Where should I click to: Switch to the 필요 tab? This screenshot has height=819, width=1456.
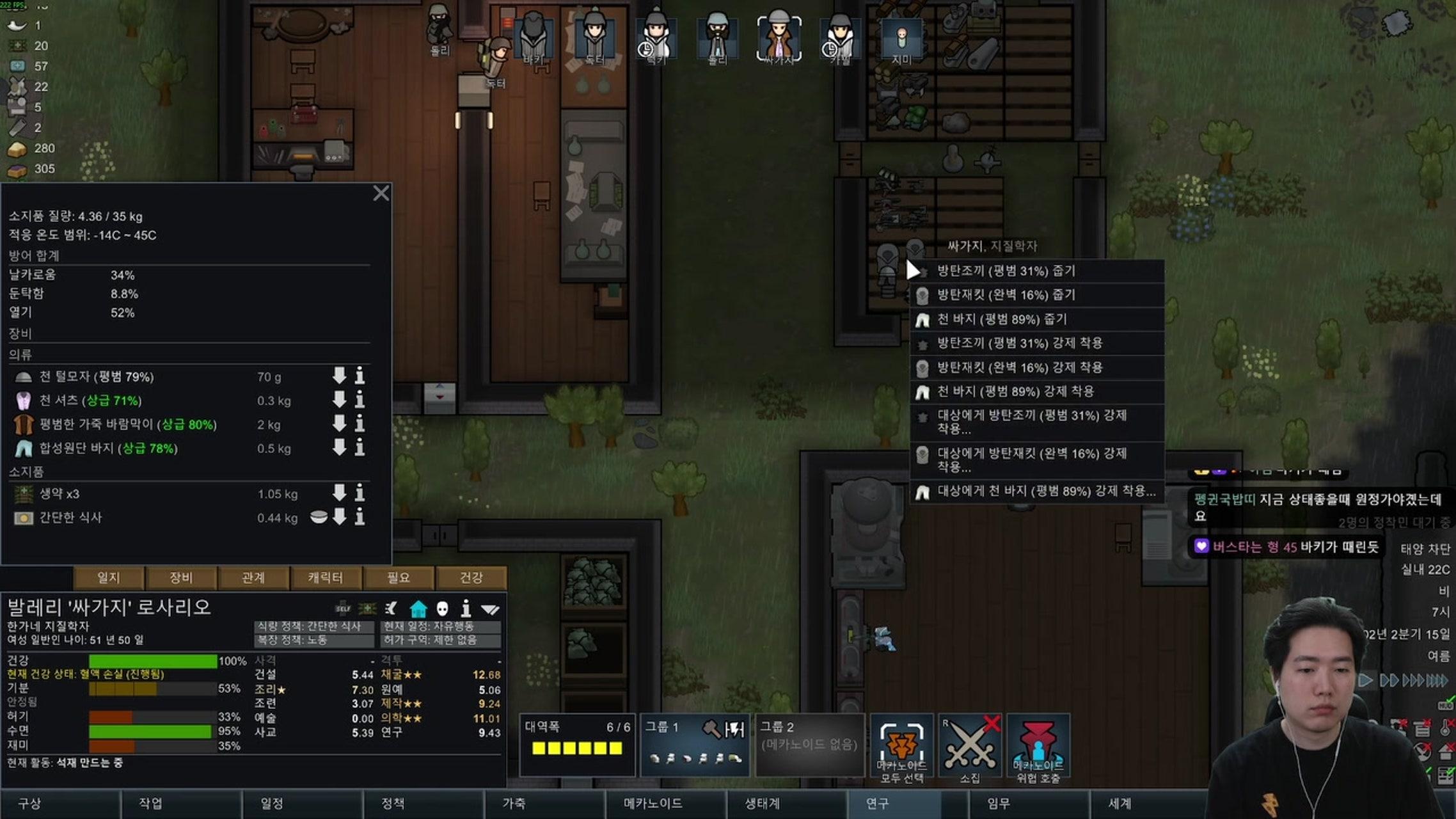click(398, 578)
